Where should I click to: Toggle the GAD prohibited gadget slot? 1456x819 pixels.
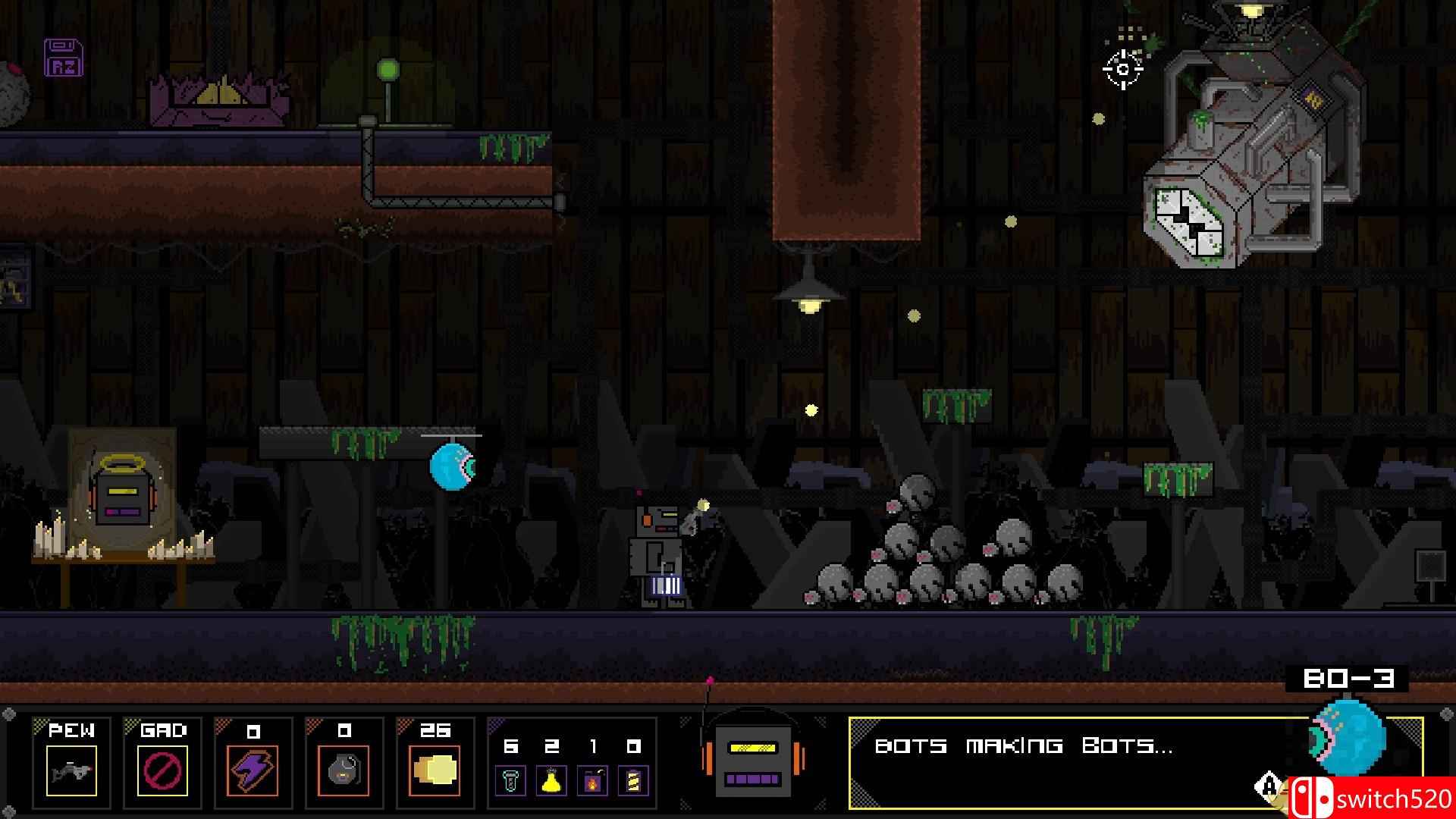click(164, 770)
